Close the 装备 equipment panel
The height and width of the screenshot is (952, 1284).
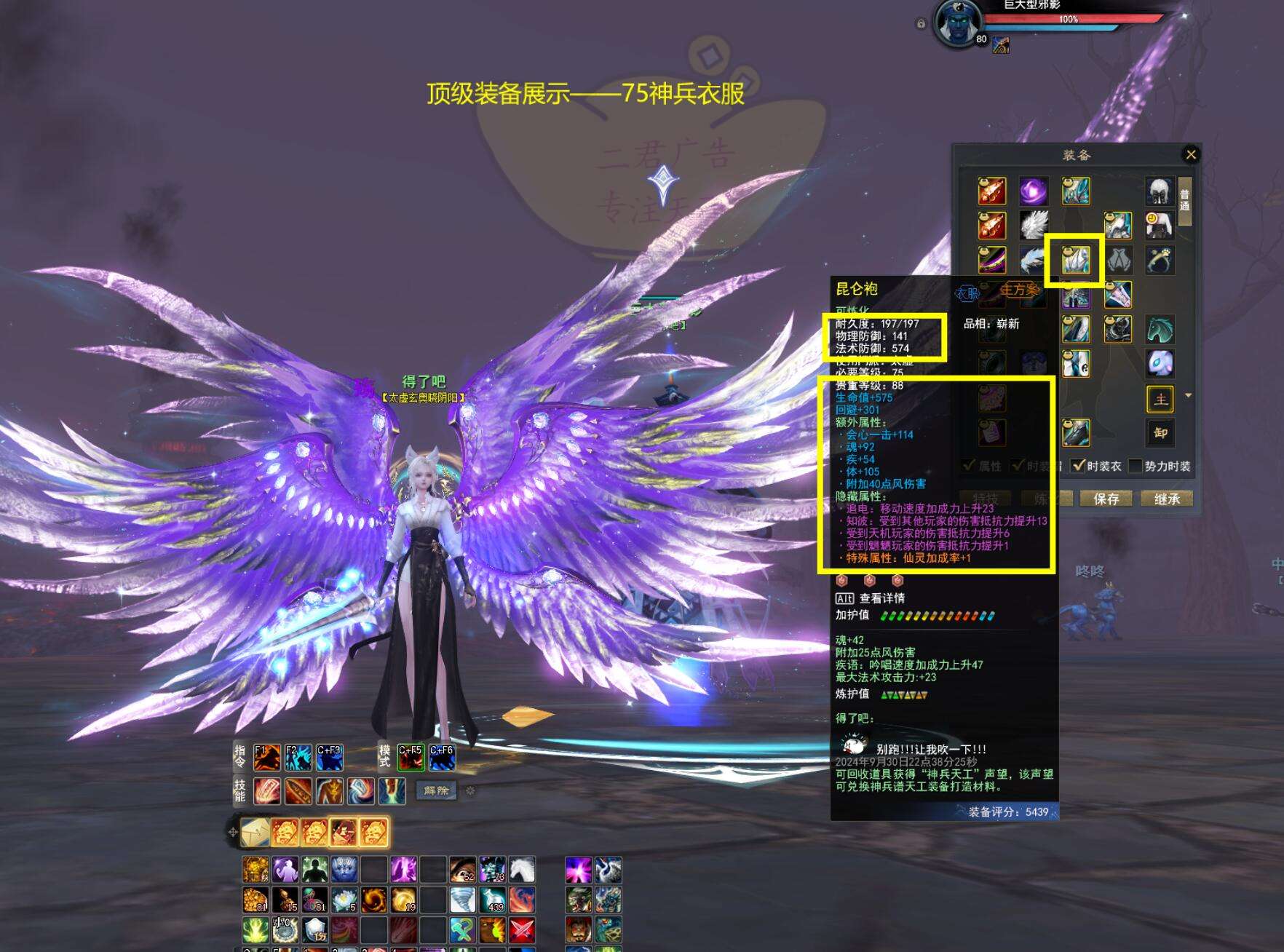[x=1191, y=154]
